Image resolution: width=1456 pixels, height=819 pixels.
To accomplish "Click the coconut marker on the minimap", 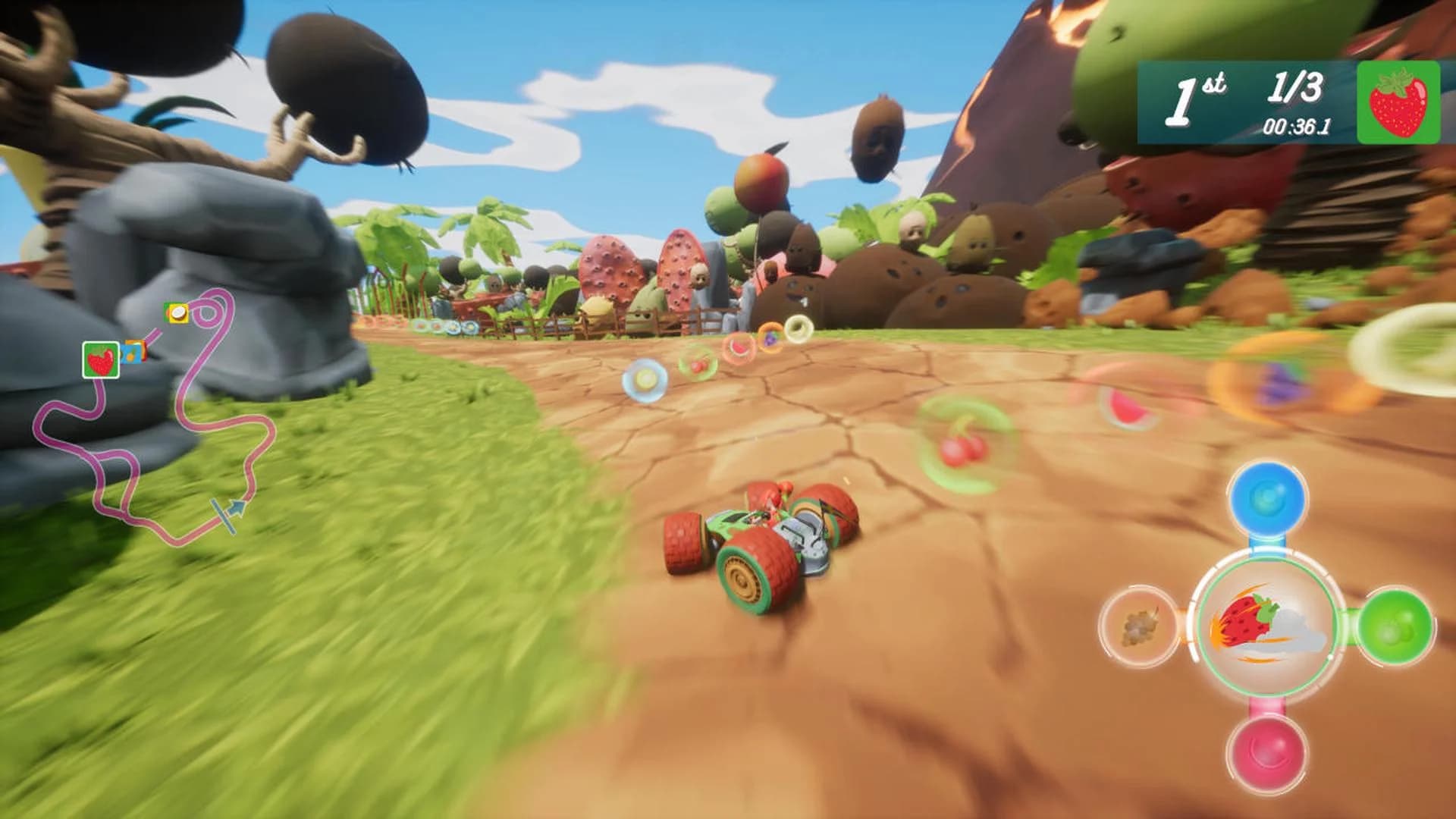I will pyautogui.click(x=177, y=313).
